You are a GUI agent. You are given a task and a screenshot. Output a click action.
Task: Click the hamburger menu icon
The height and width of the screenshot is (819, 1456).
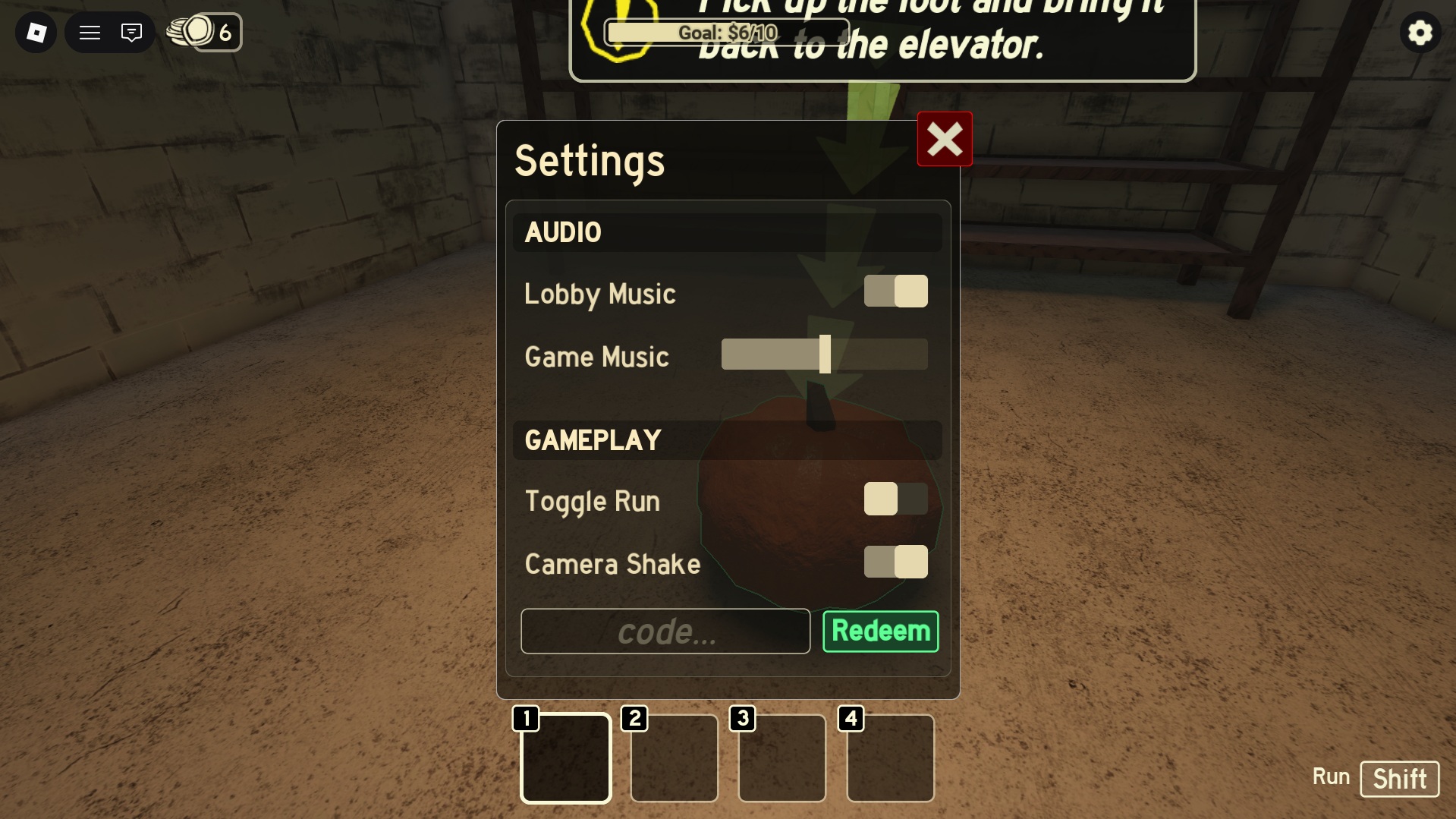tap(89, 32)
